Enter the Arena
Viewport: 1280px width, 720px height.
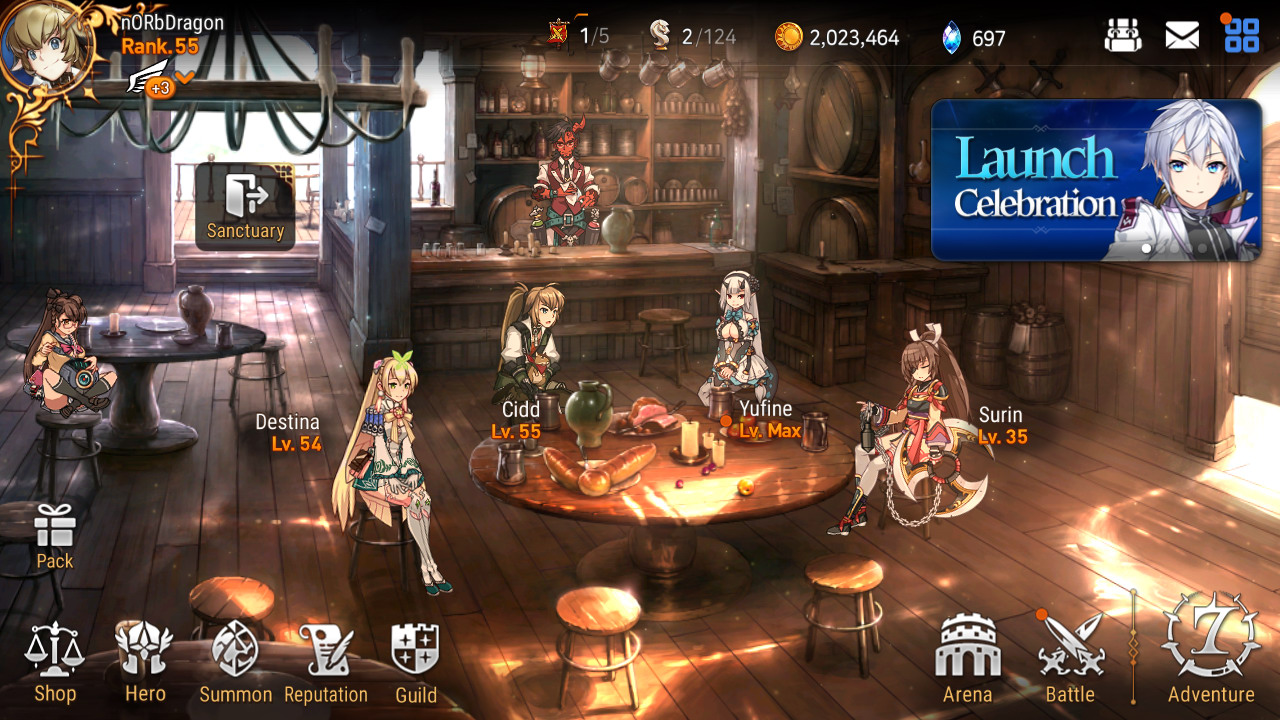pyautogui.click(x=967, y=658)
